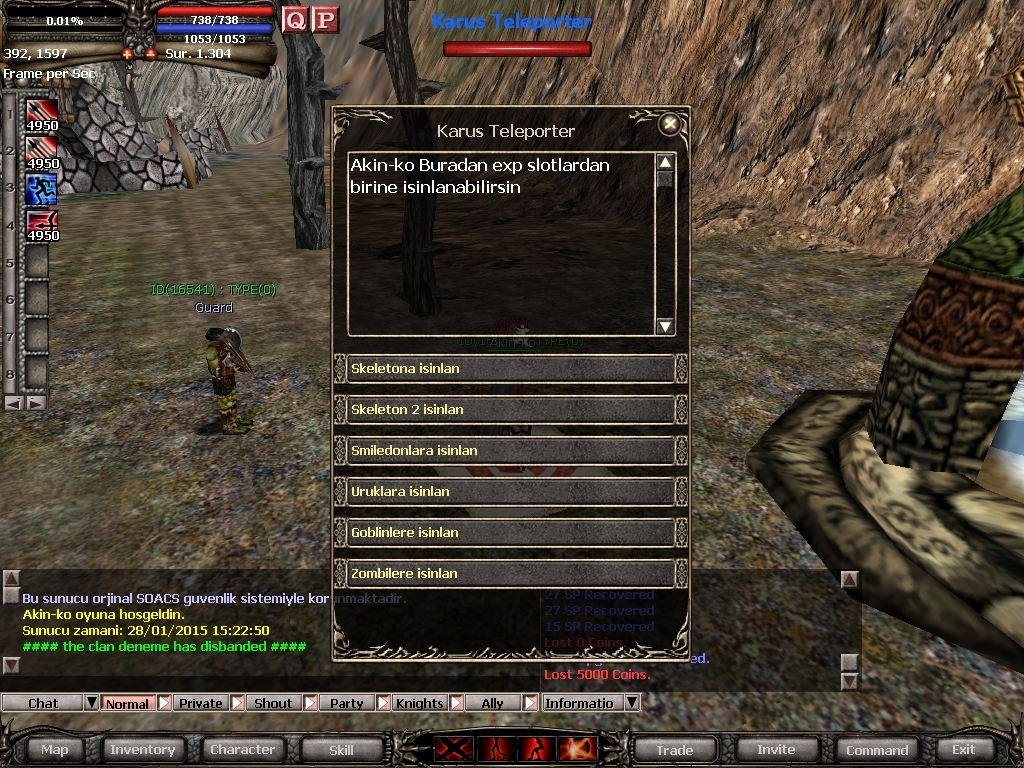Select the Knights chat channel

(419, 703)
